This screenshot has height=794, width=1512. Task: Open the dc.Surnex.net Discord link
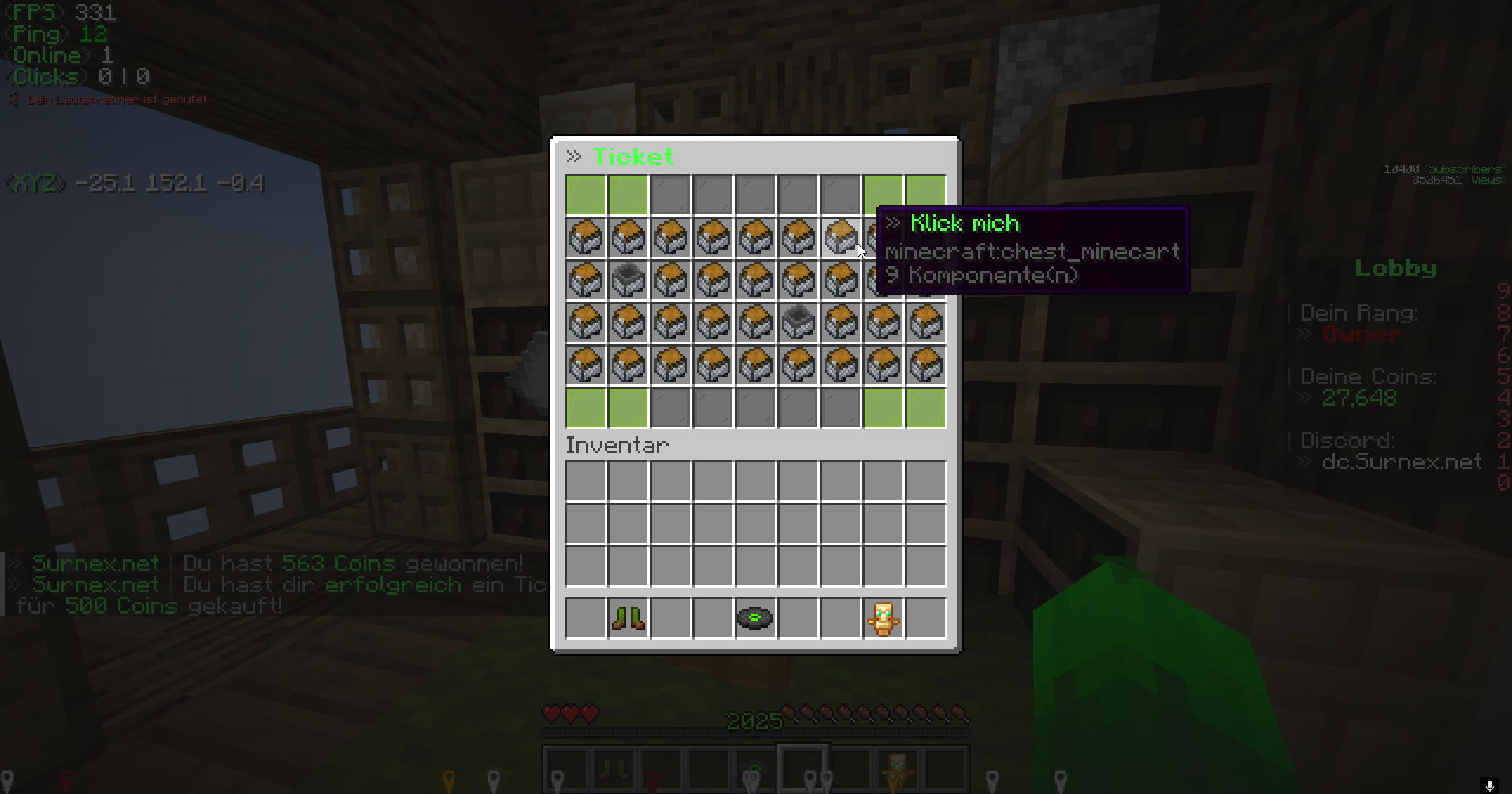[1402, 462]
